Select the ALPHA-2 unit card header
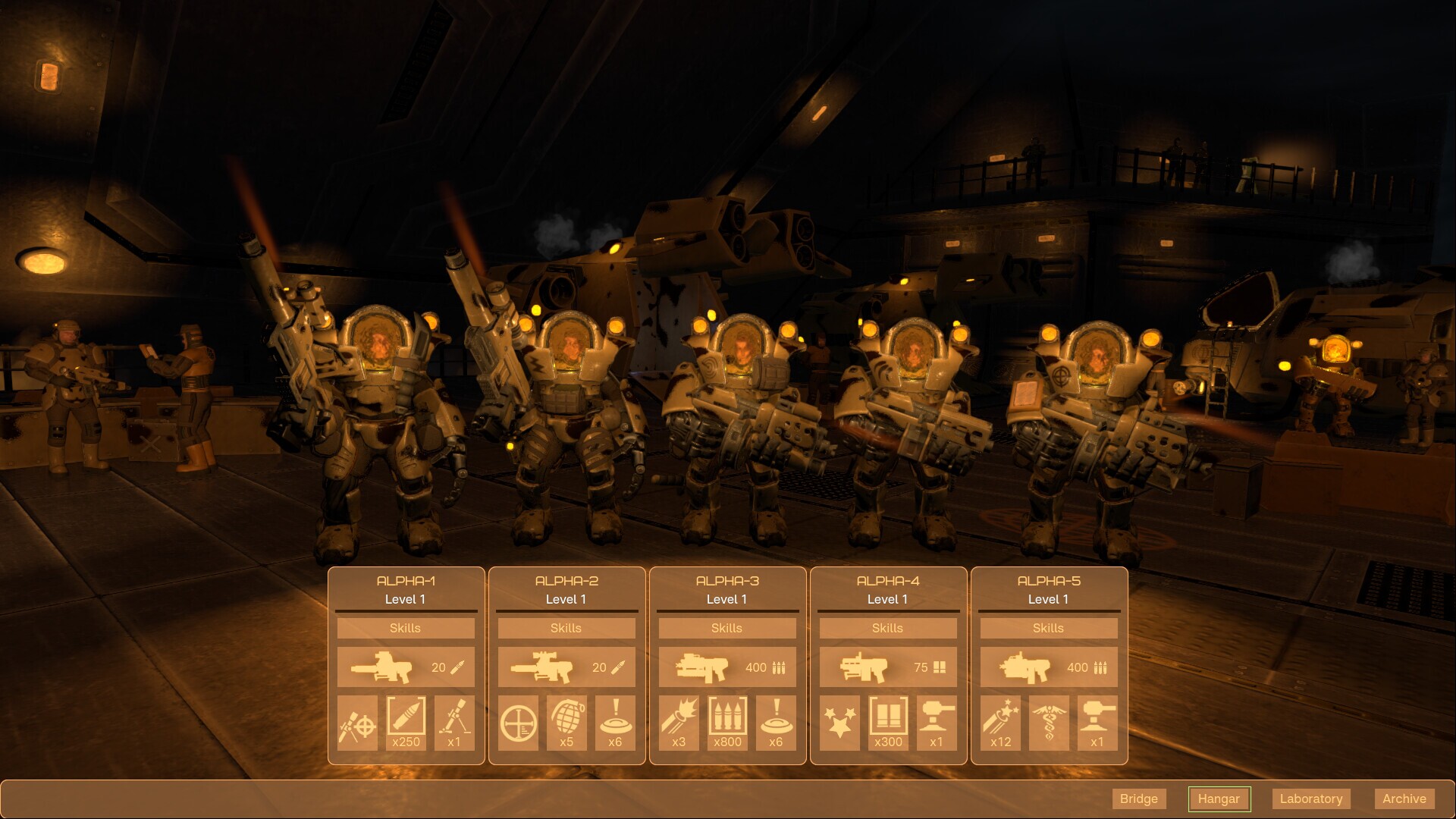1456x819 pixels. pyautogui.click(x=566, y=582)
